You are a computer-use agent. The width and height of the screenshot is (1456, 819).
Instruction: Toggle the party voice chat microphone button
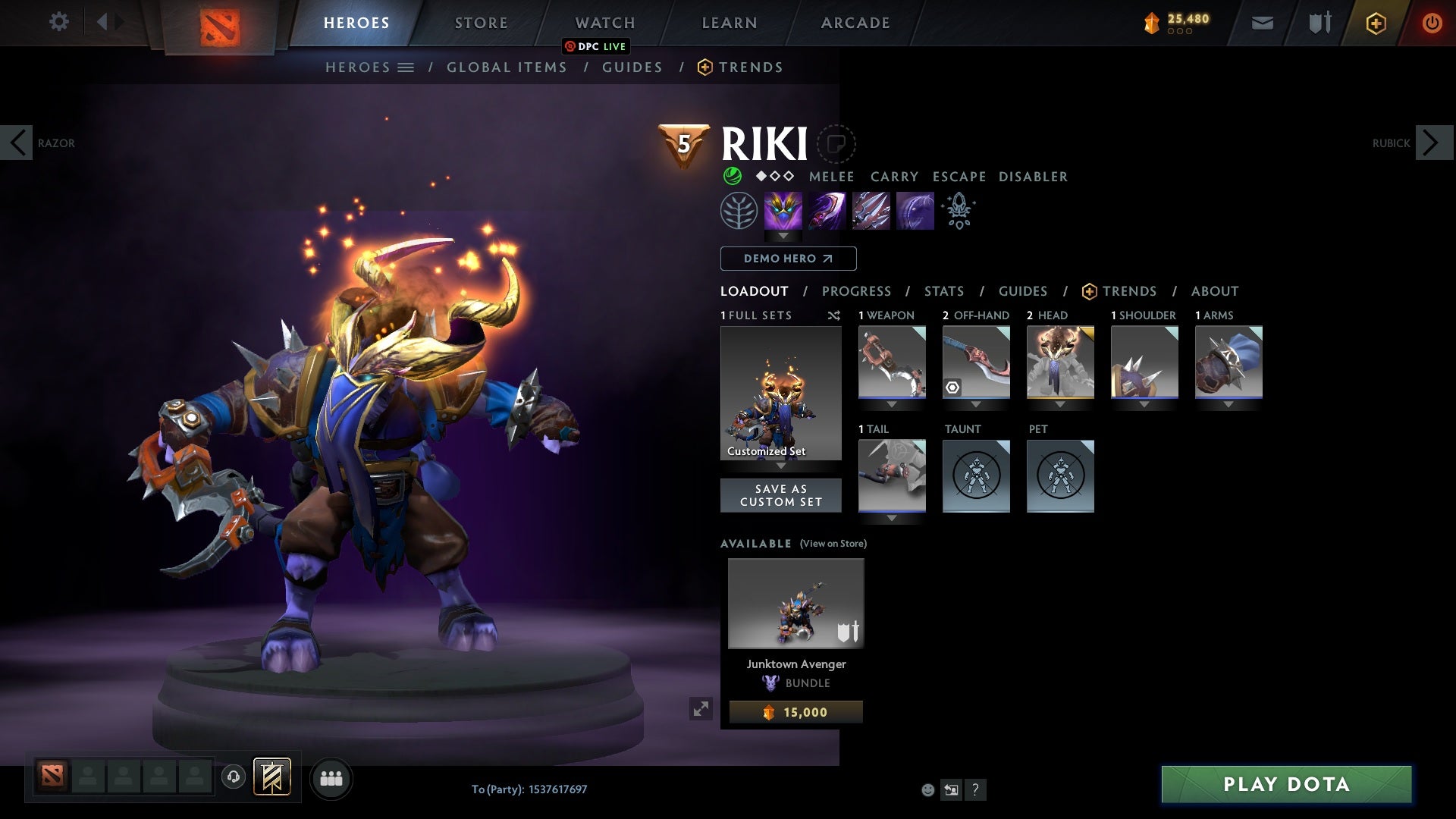point(233,778)
